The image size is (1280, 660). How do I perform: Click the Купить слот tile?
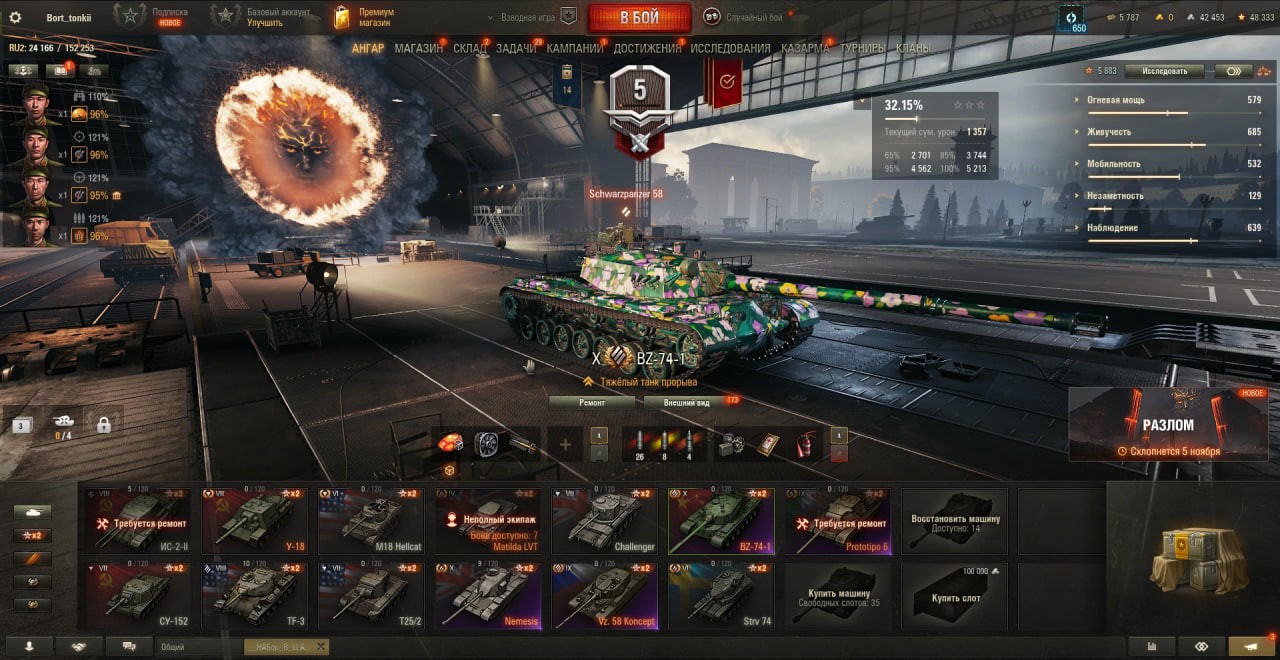(955, 595)
